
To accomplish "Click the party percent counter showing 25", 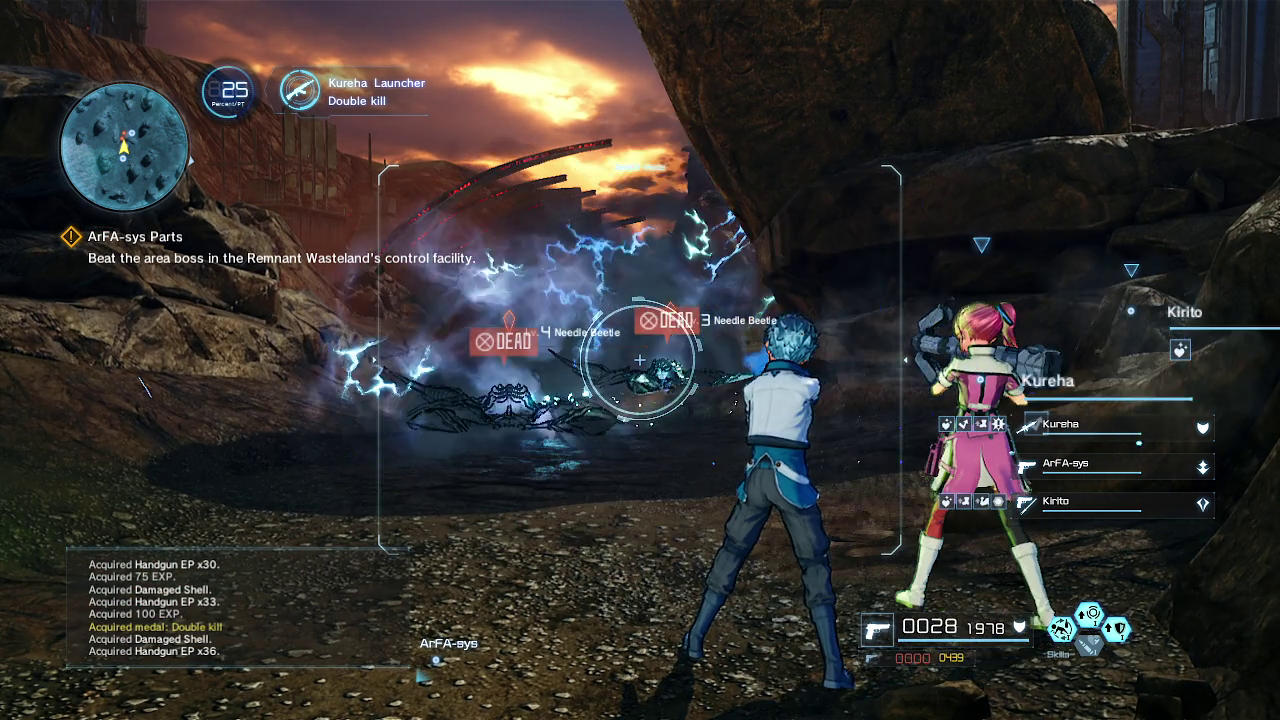I will point(229,92).
